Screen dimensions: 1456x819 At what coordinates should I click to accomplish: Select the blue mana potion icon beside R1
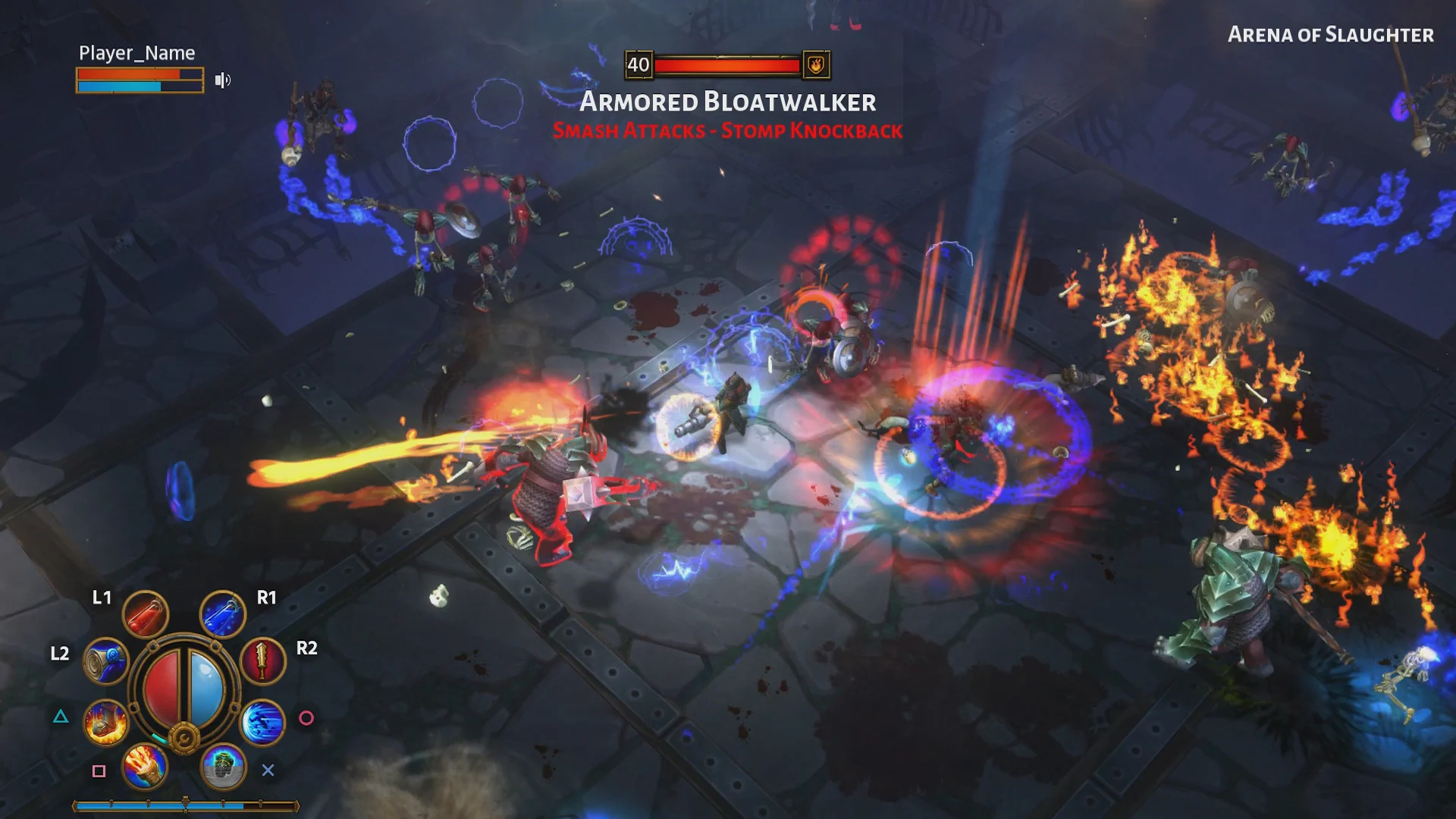pos(222,614)
